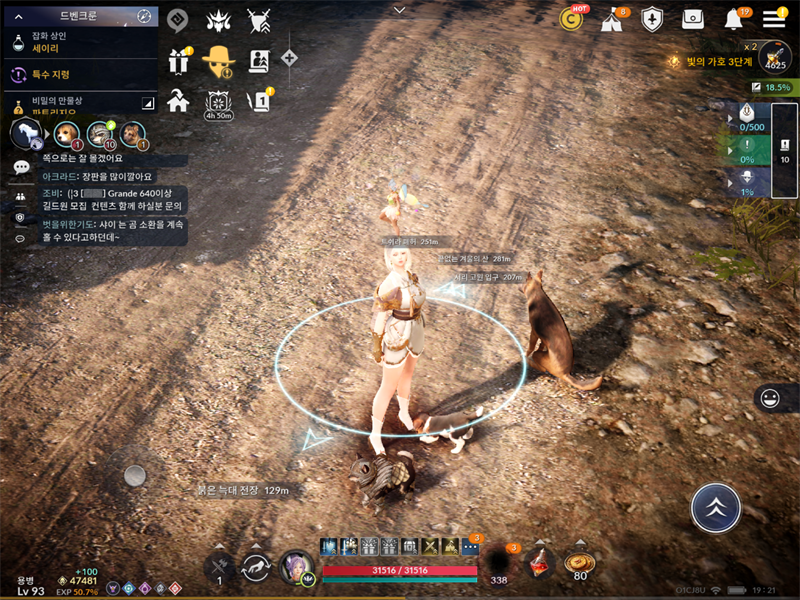Toggle auto-combat with the circular arrows icon

coord(256,567)
